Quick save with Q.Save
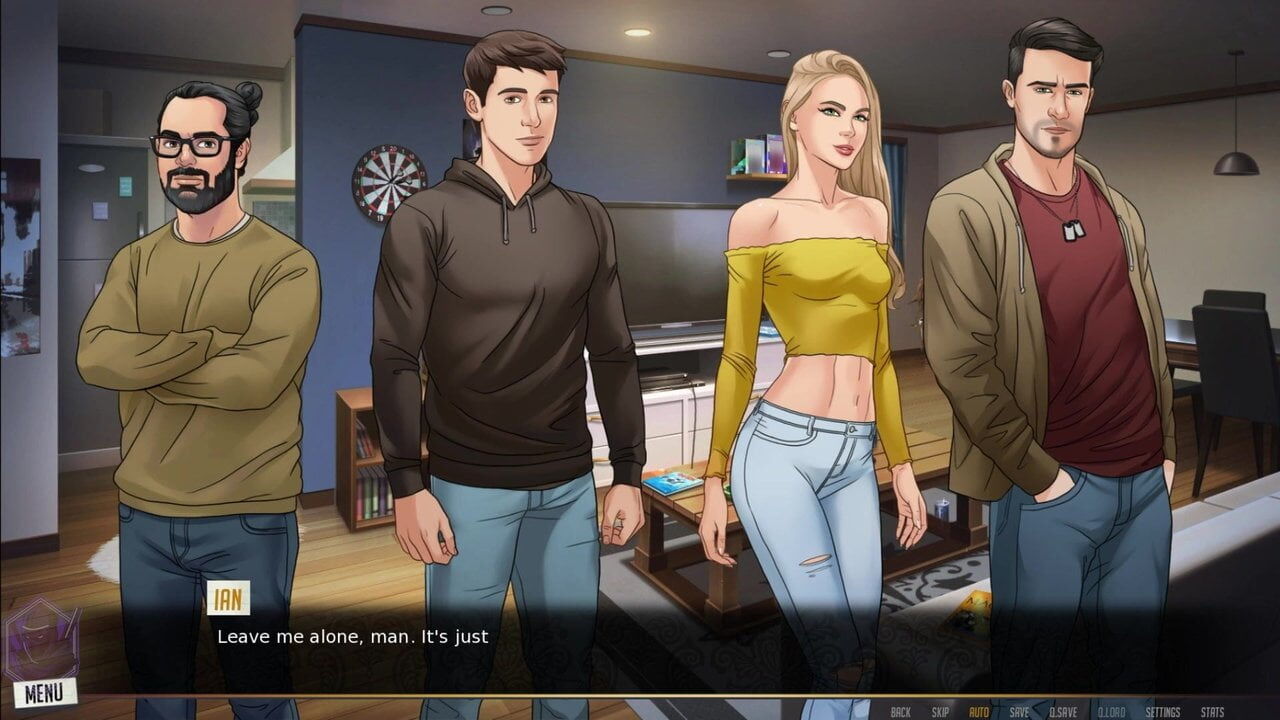This screenshot has height=720, width=1280. click(x=1062, y=712)
